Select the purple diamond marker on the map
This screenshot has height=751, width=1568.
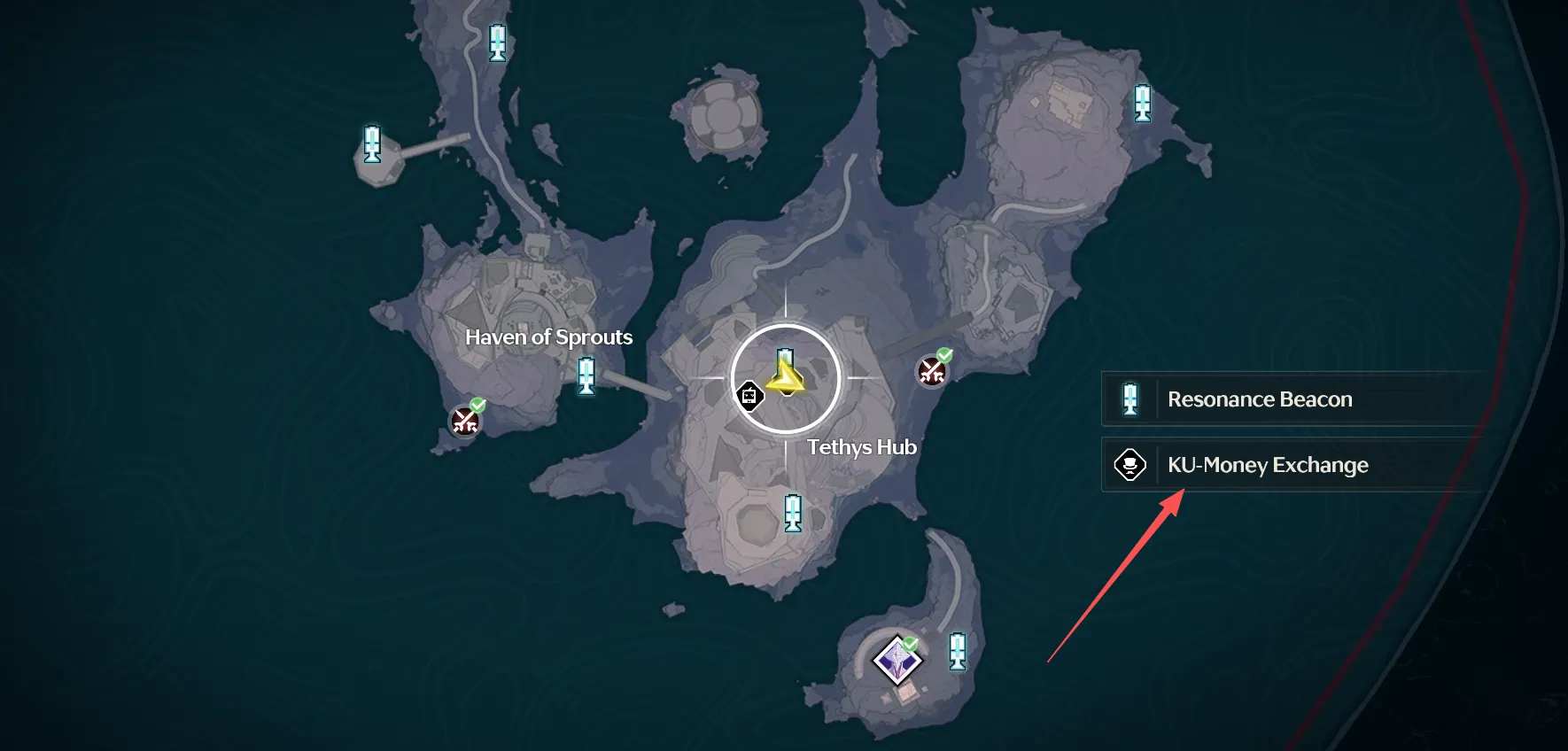897,660
